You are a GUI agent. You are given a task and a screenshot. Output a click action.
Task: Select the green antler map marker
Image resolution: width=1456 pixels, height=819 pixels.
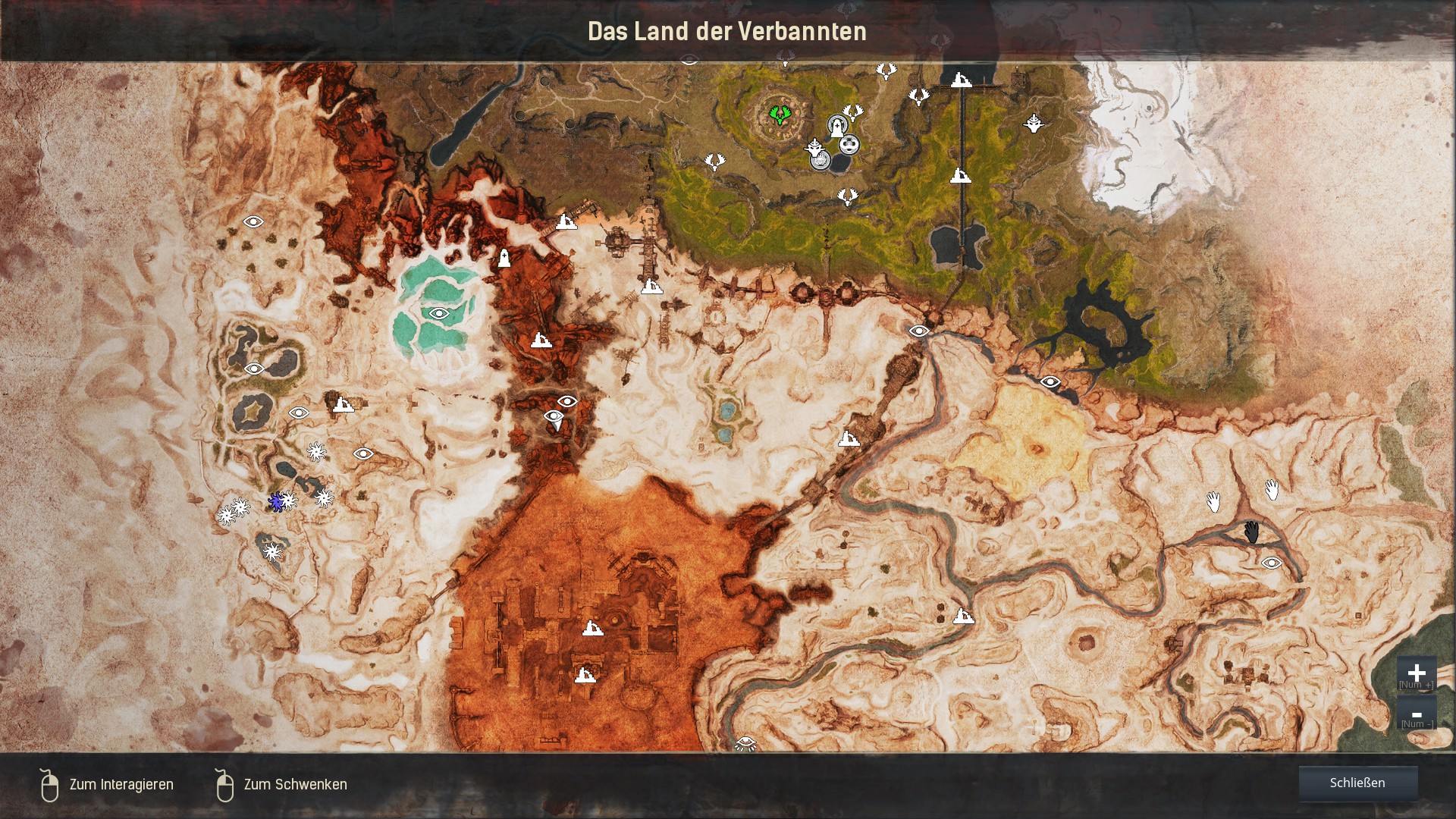tap(778, 115)
